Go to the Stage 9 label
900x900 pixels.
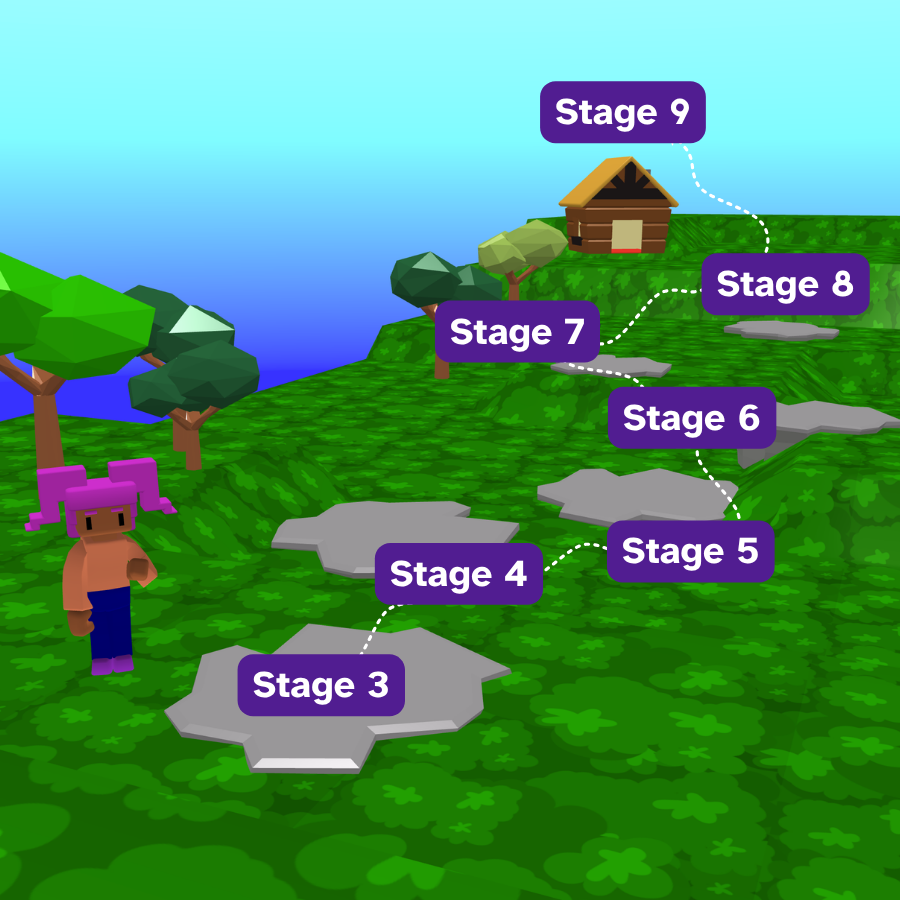point(622,112)
